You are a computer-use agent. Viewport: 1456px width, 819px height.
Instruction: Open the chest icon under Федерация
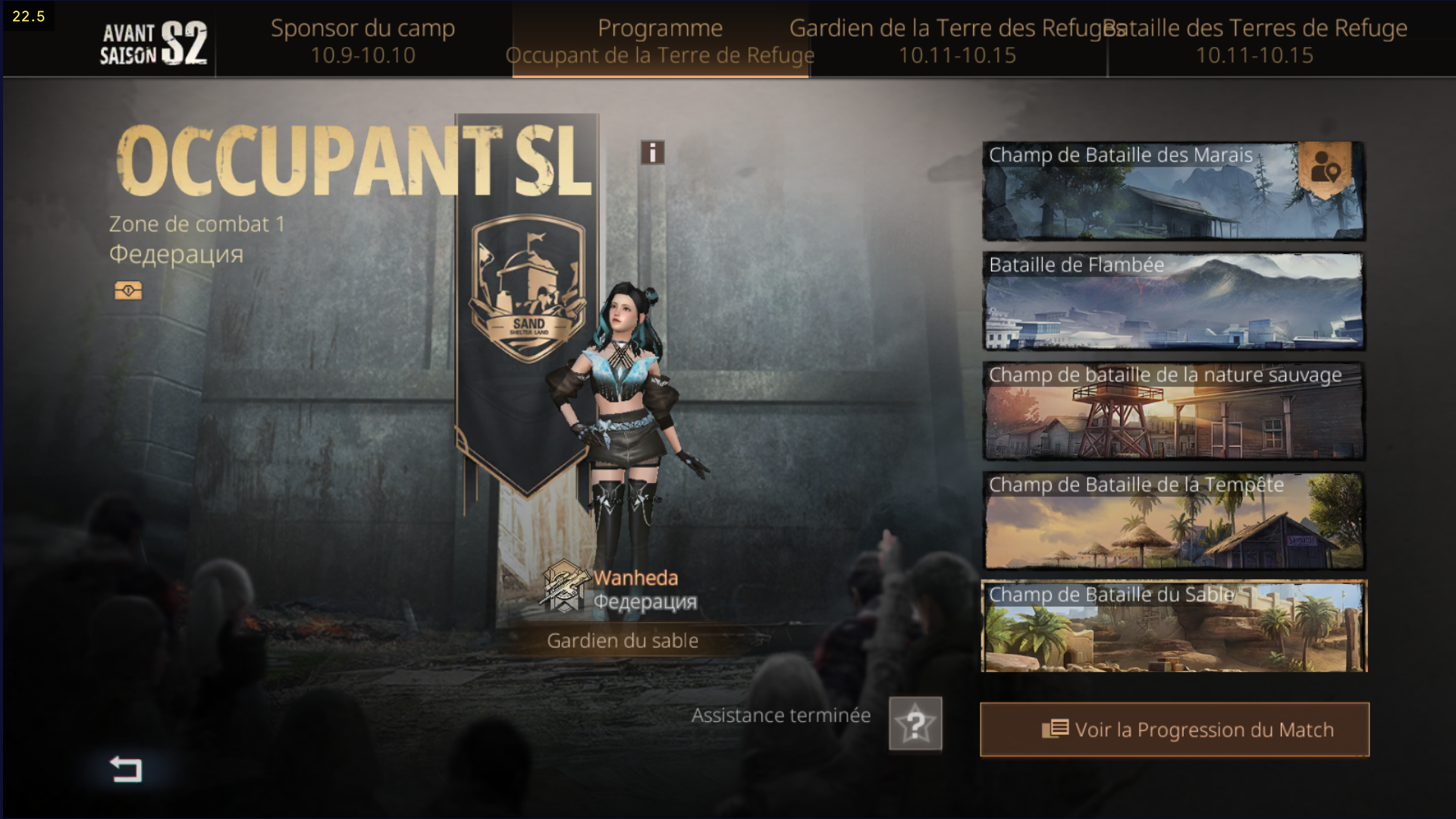tap(128, 290)
